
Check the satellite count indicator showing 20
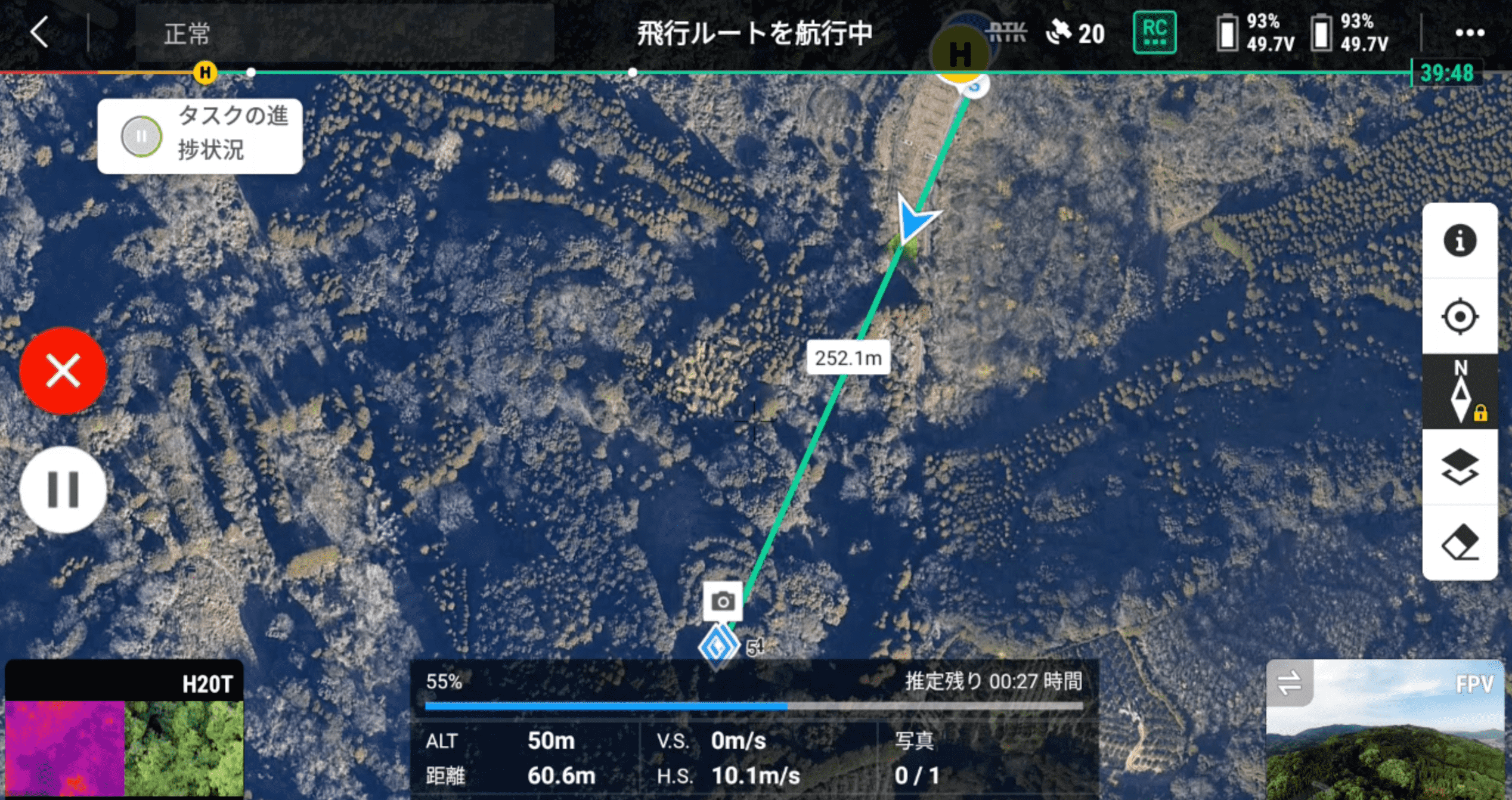pyautogui.click(x=1073, y=33)
